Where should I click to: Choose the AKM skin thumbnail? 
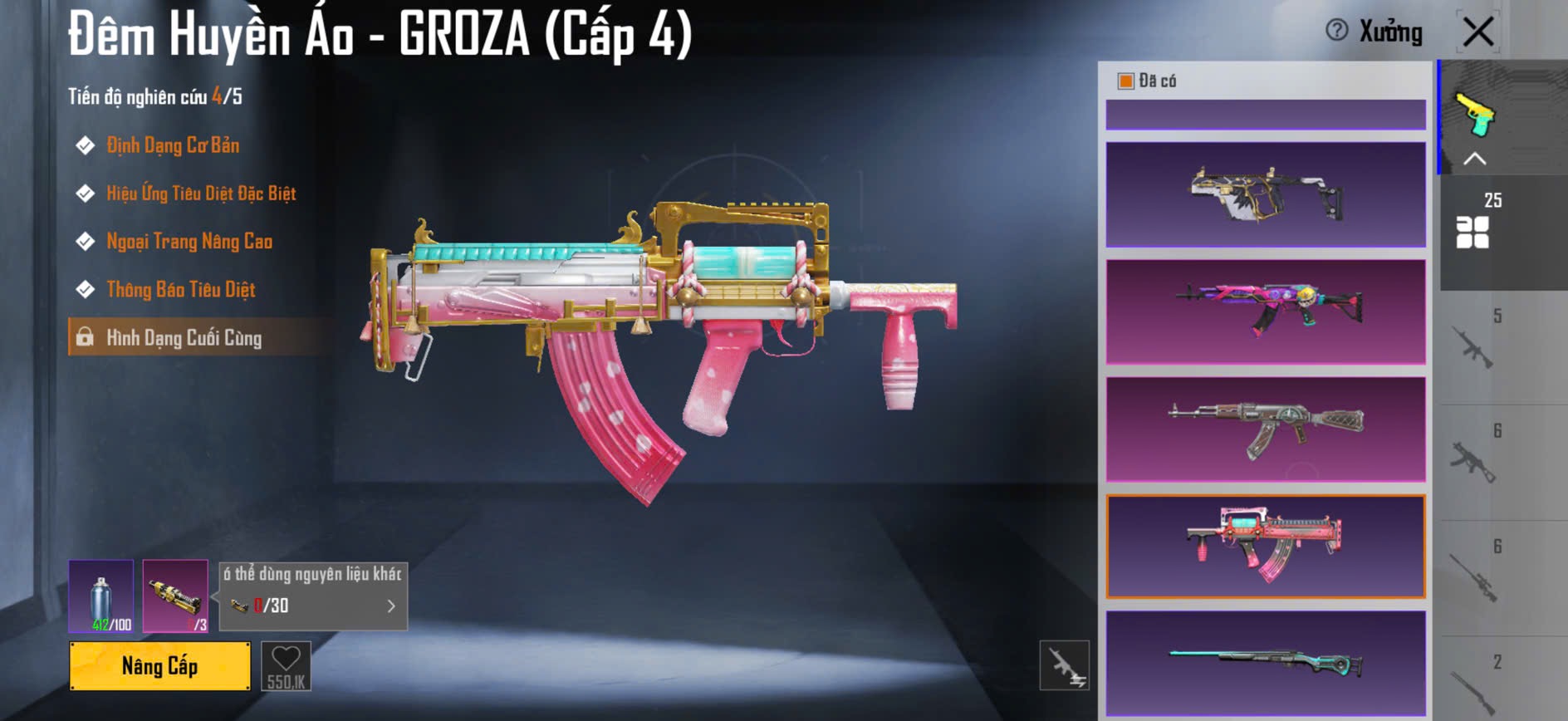tap(1266, 429)
